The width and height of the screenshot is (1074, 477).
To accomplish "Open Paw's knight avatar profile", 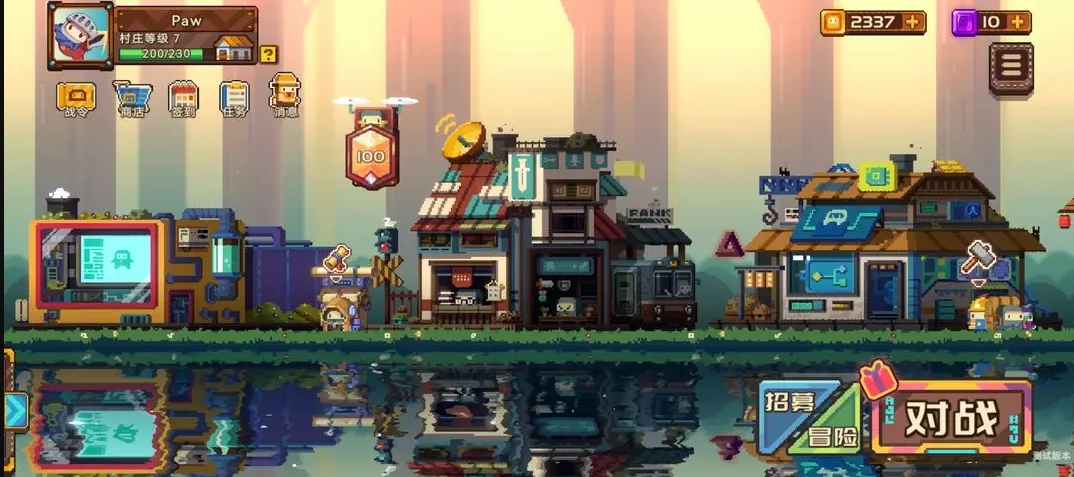I will pos(79,36).
